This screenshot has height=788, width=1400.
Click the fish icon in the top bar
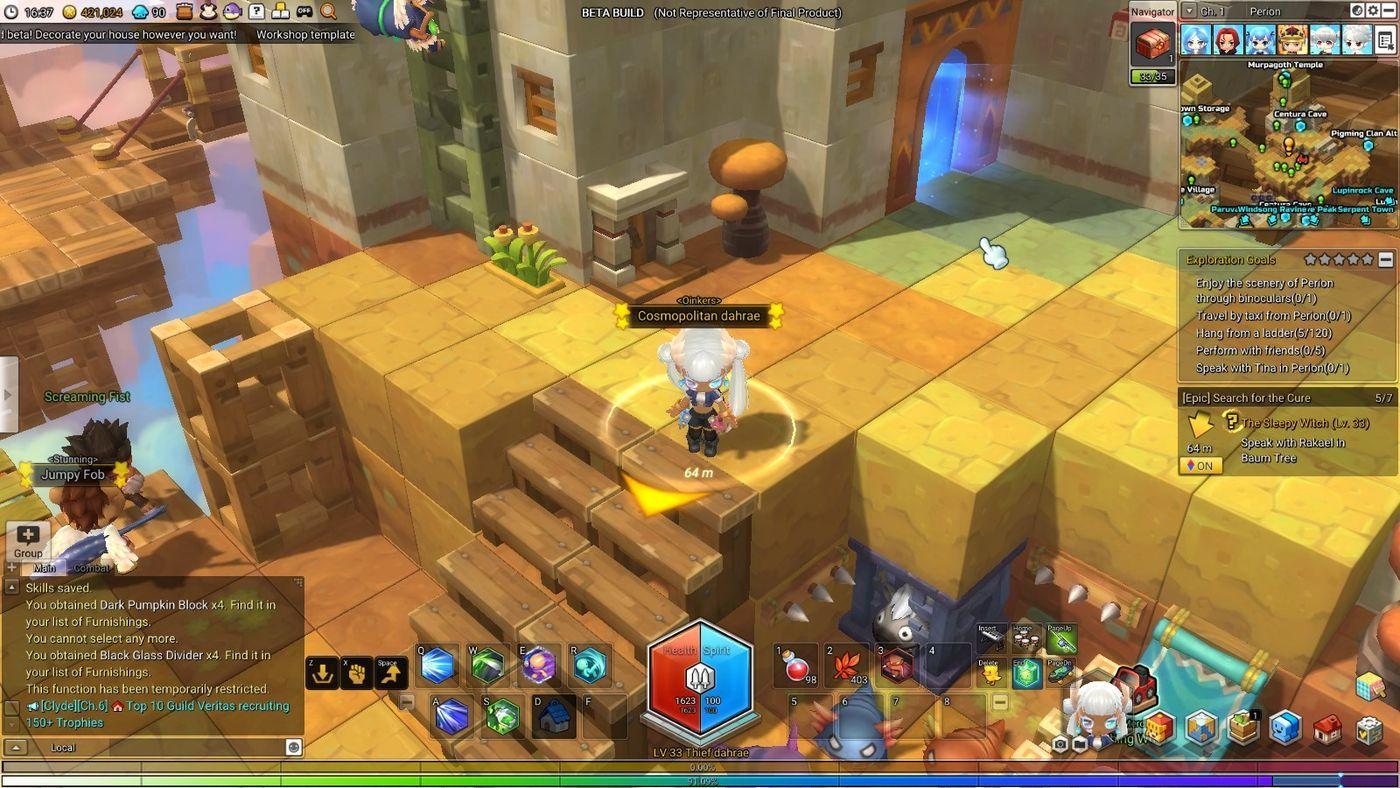(x=231, y=13)
